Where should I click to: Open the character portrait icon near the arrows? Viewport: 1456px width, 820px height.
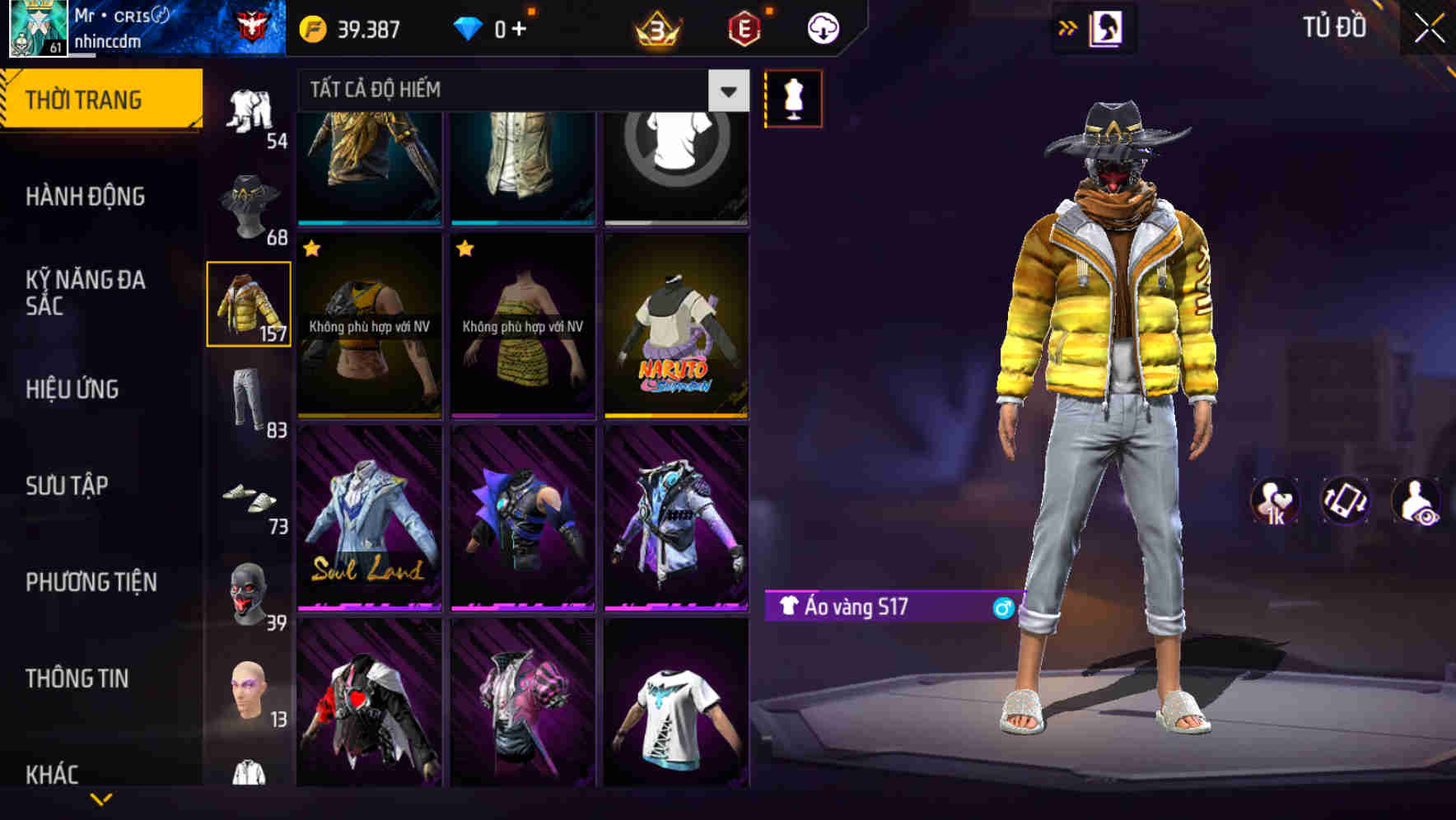pos(1107,27)
